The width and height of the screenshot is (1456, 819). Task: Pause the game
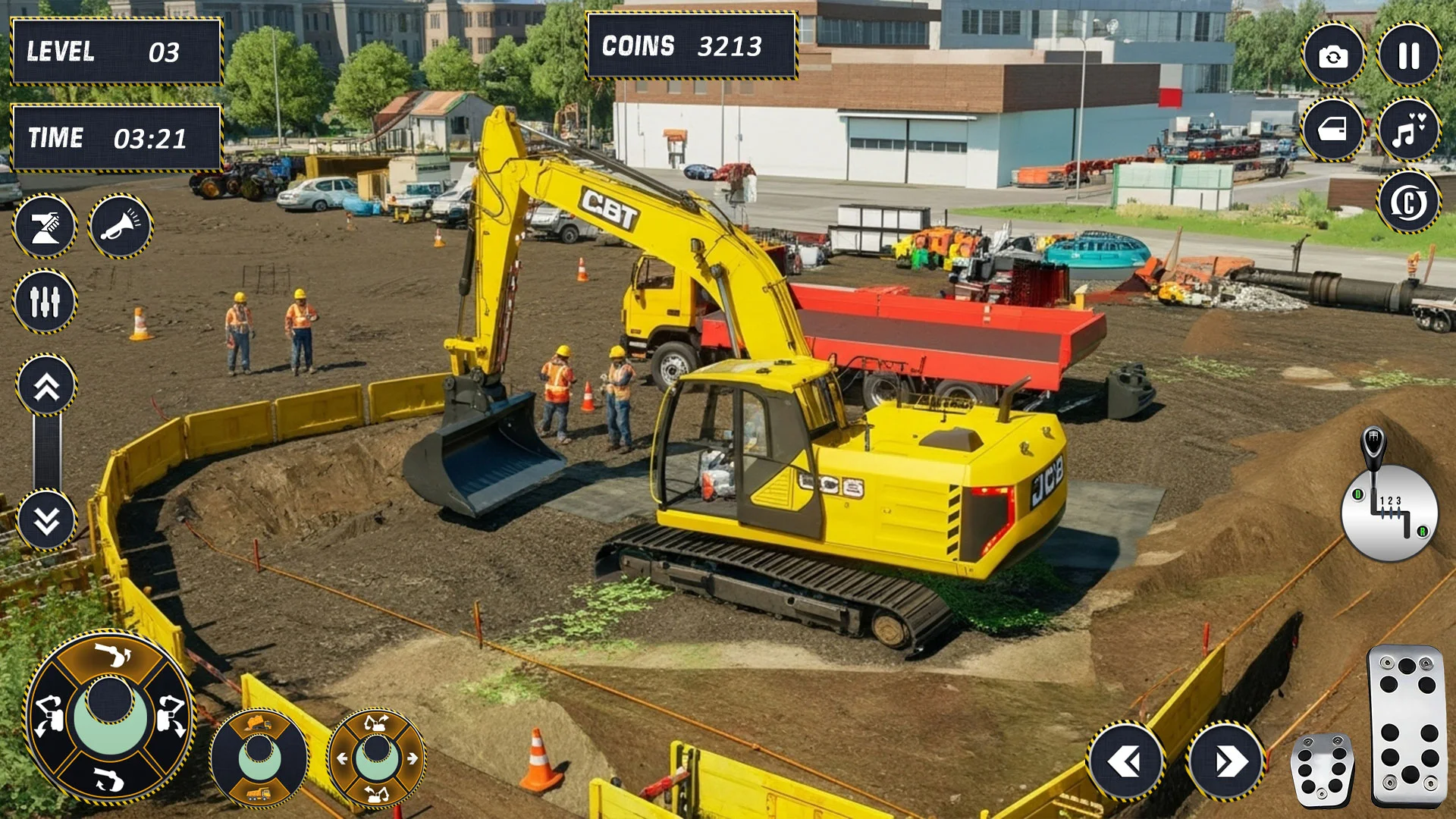click(x=1408, y=55)
